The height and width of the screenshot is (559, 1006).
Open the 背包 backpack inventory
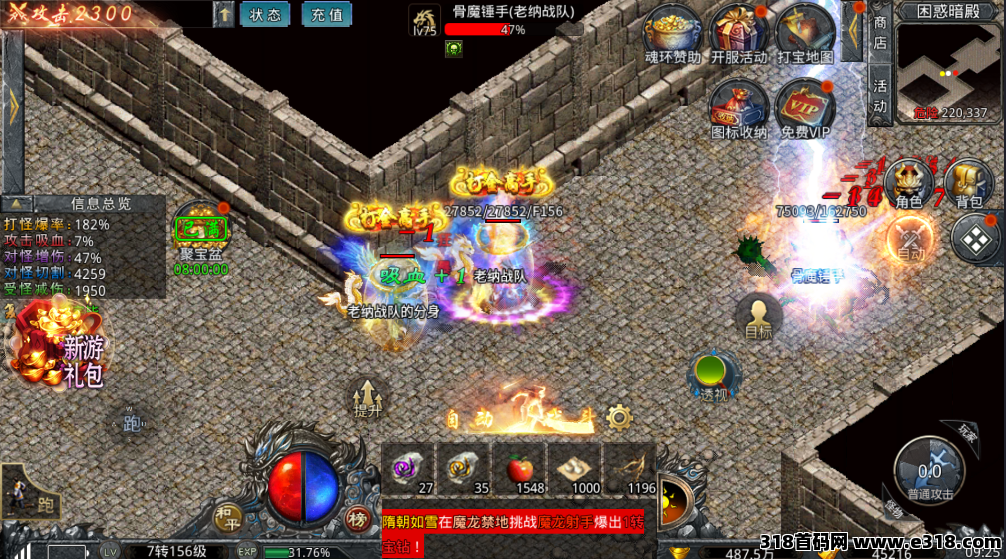click(x=969, y=184)
